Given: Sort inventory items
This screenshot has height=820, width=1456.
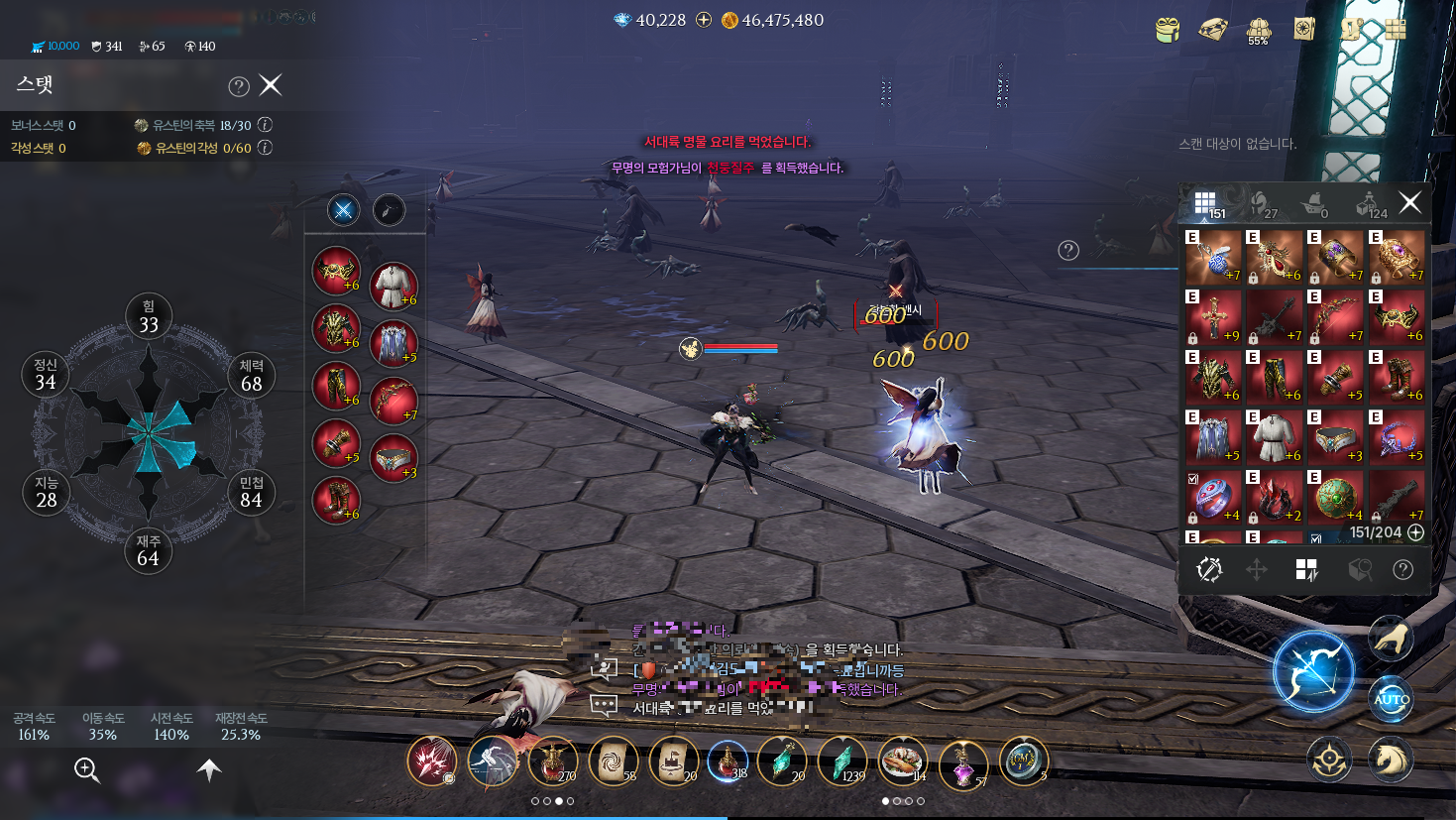Looking at the screenshot, I should (x=1306, y=569).
